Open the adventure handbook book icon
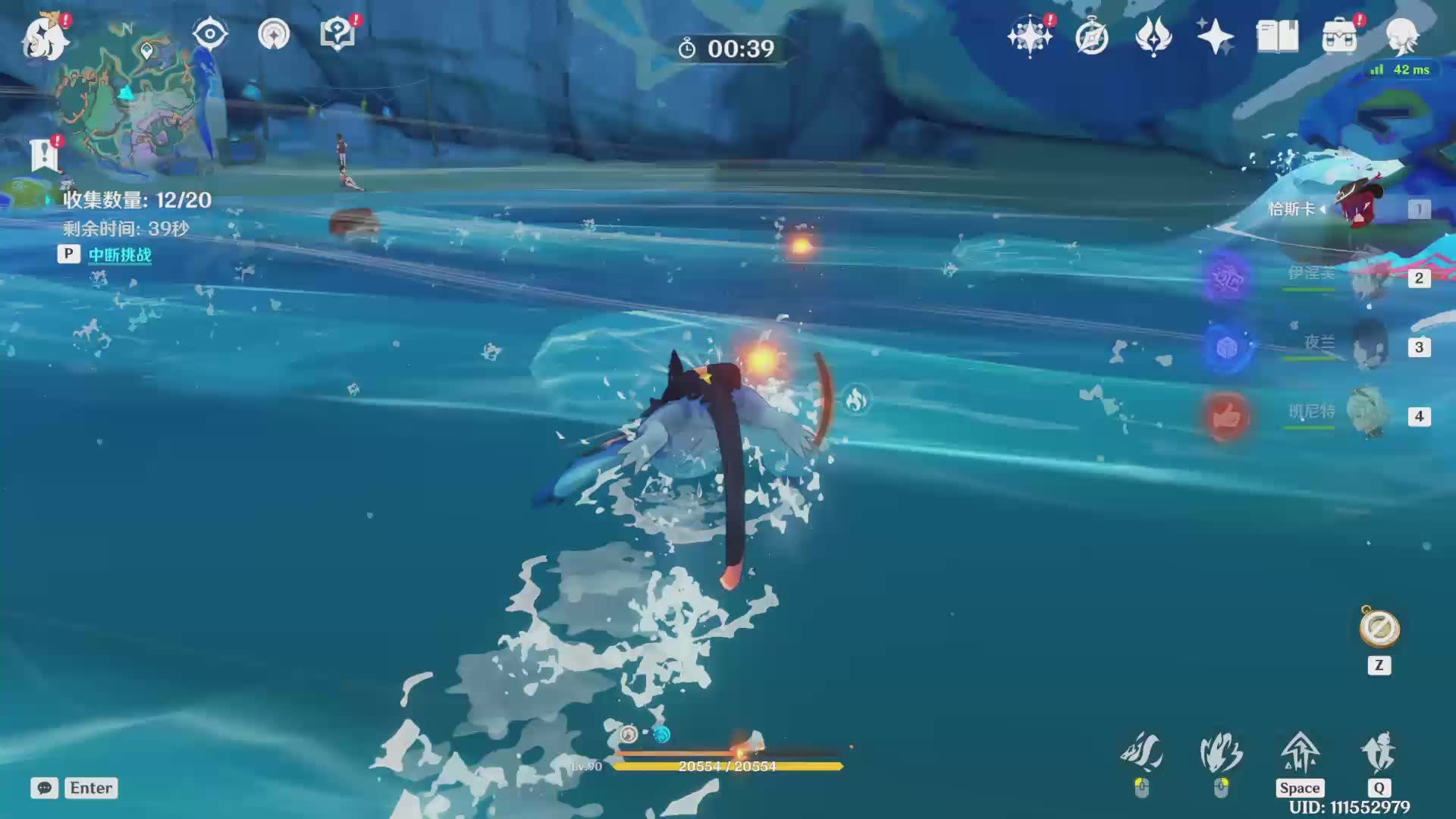The image size is (1456, 819). click(x=1277, y=36)
